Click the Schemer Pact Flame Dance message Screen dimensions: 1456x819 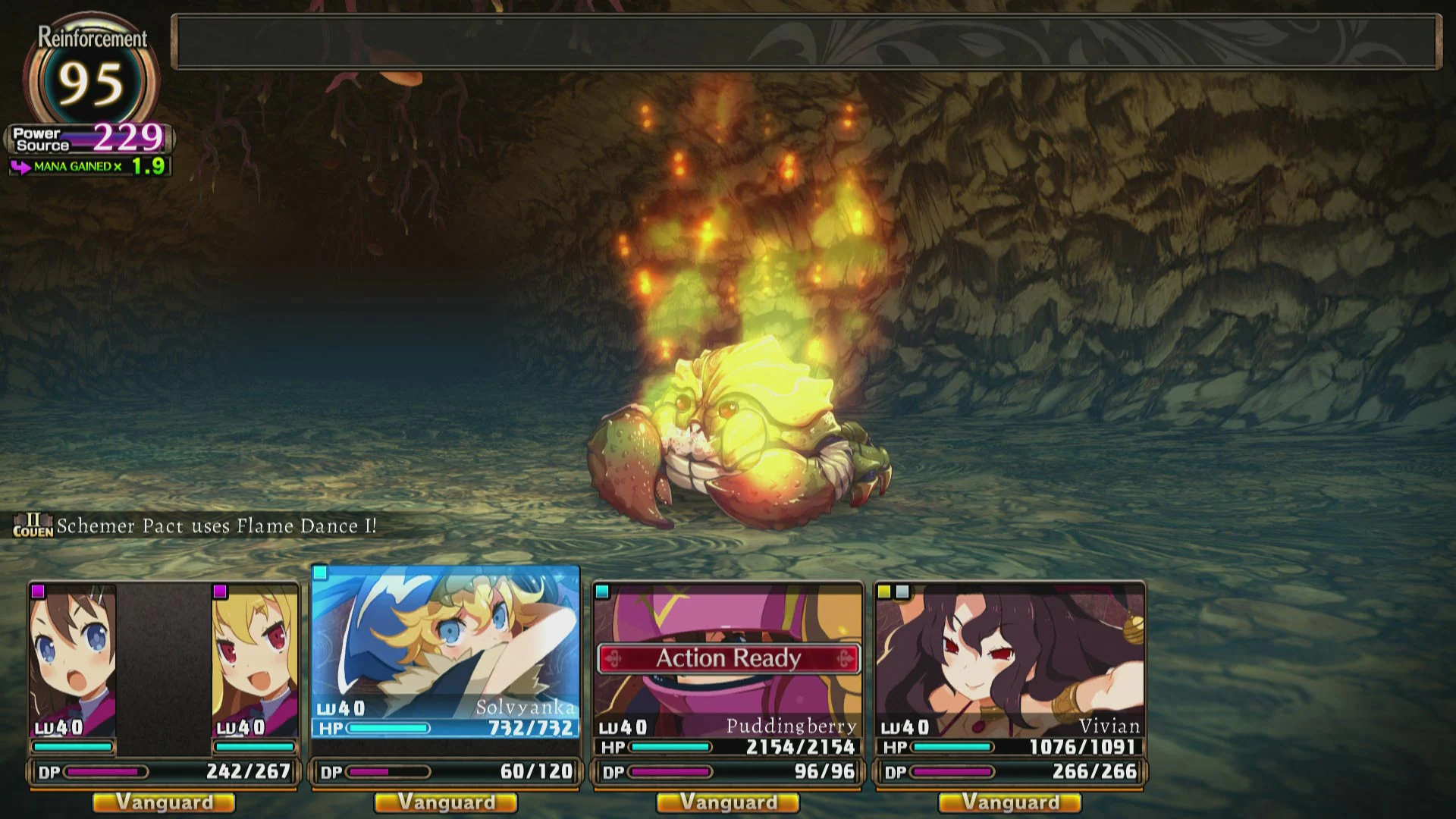216,524
